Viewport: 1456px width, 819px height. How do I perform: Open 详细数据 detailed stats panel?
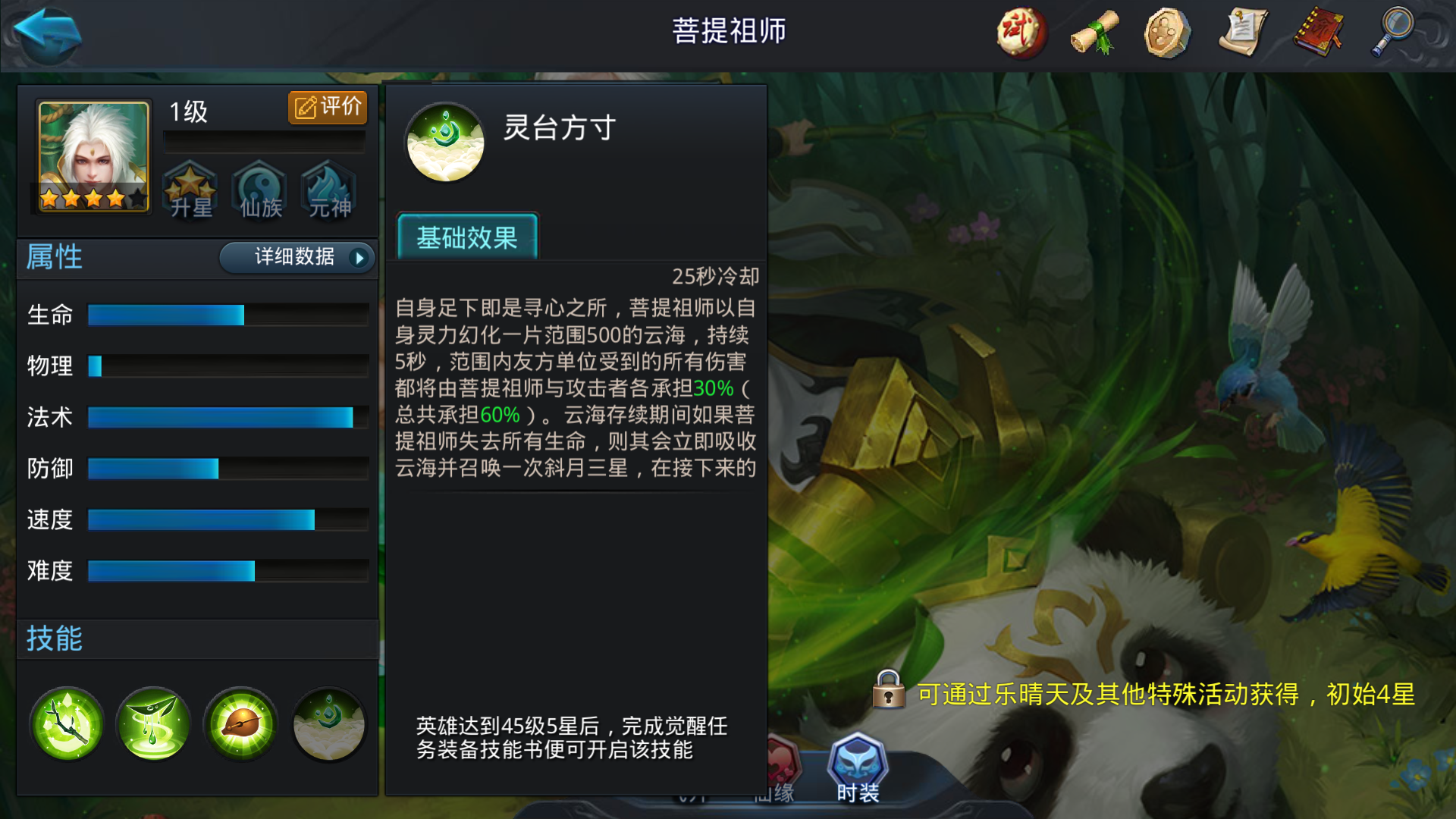pyautogui.click(x=296, y=259)
